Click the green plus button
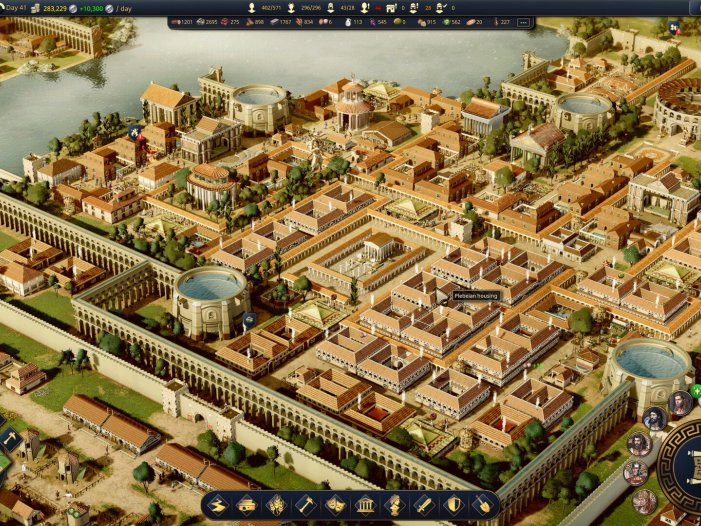The image size is (701, 526). [x=697, y=390]
